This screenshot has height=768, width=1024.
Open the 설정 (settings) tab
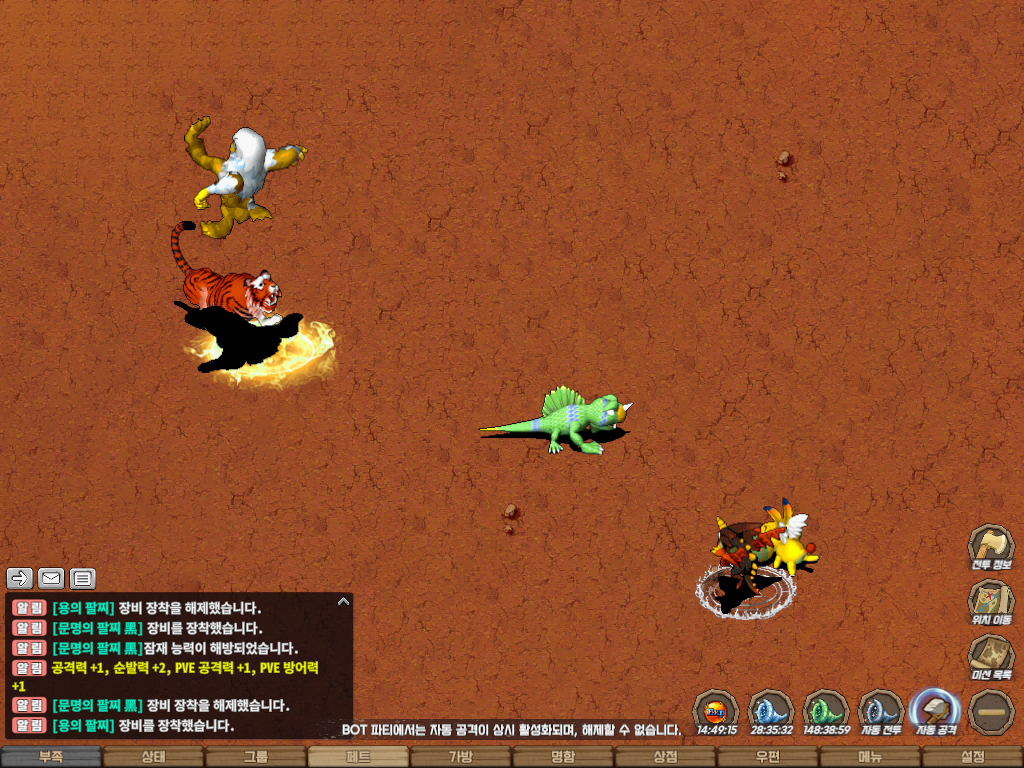pos(972,757)
